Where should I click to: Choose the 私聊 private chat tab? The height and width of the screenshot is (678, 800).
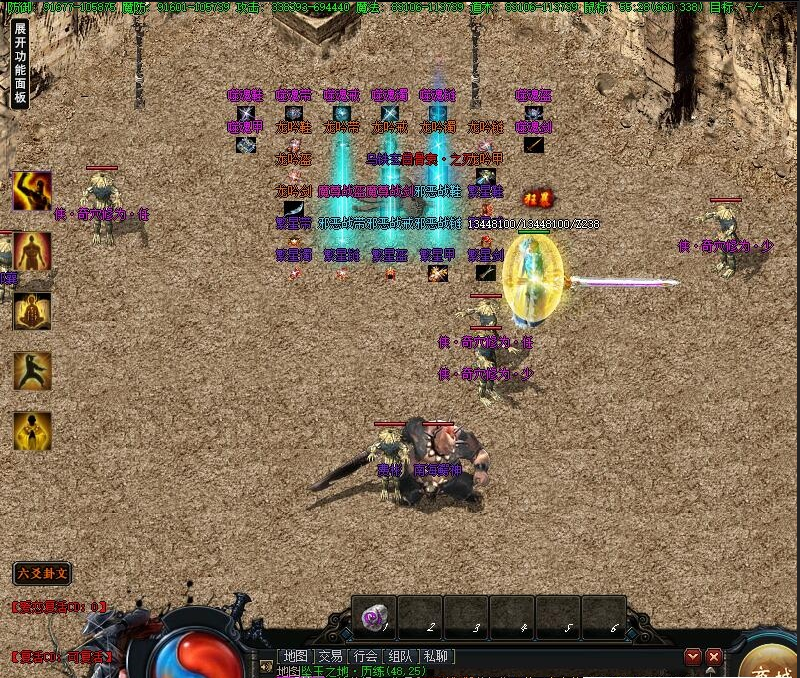coord(436,656)
